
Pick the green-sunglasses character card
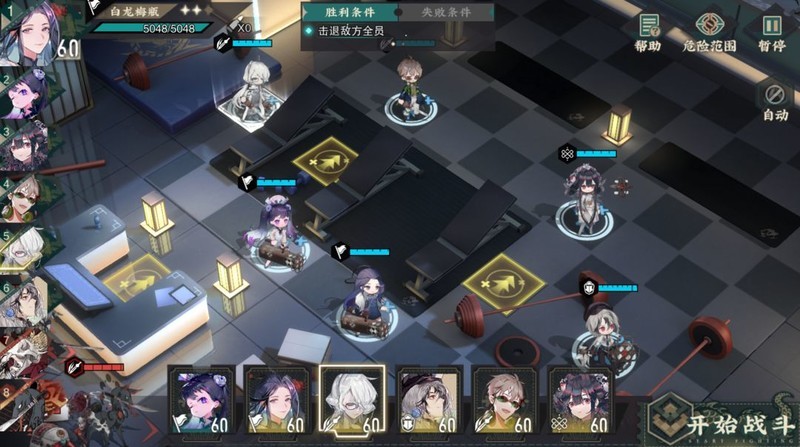(502, 400)
